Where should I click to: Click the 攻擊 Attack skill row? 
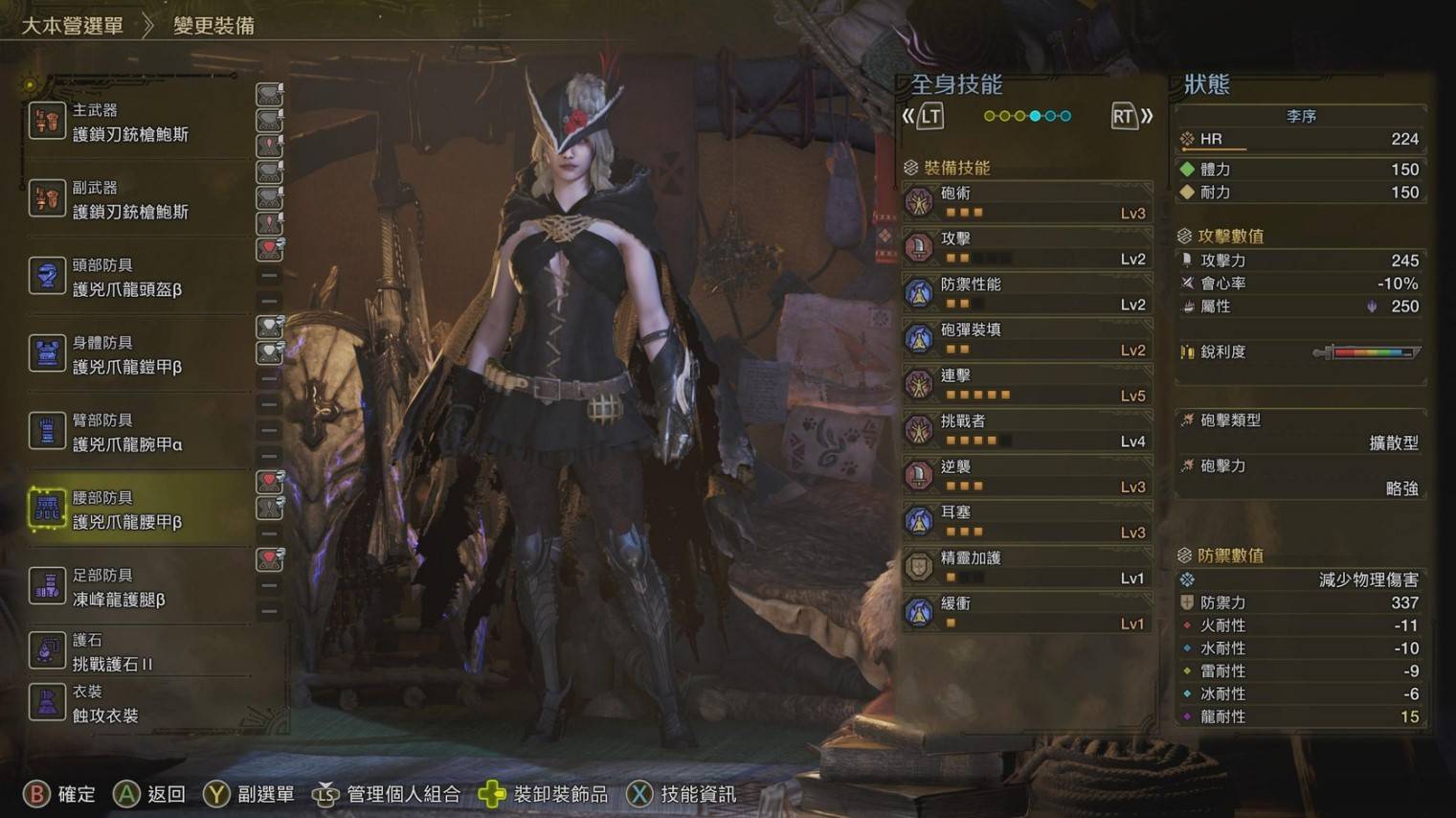pyautogui.click(x=1026, y=249)
